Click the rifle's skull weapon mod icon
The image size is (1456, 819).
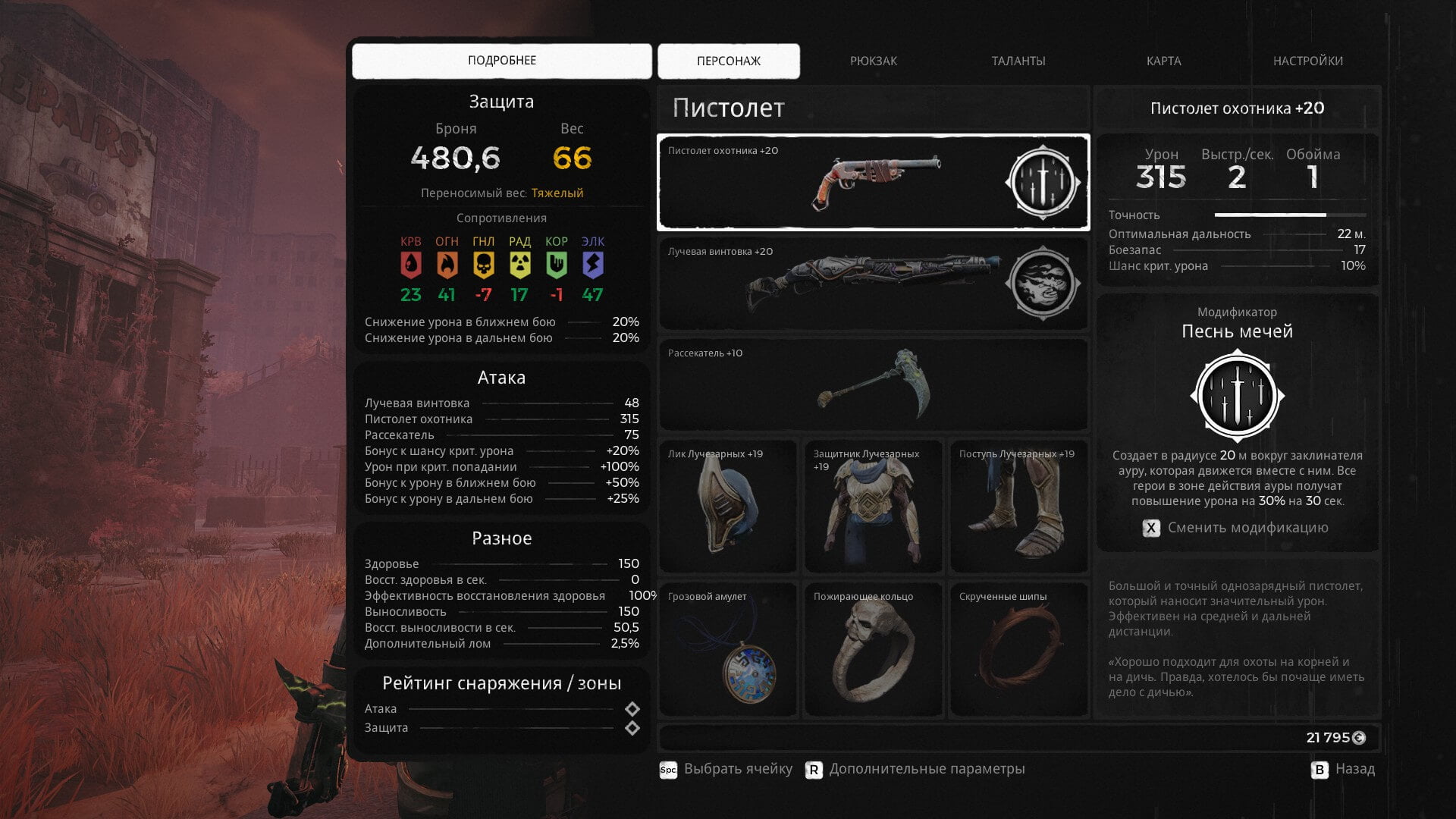pos(1043,284)
